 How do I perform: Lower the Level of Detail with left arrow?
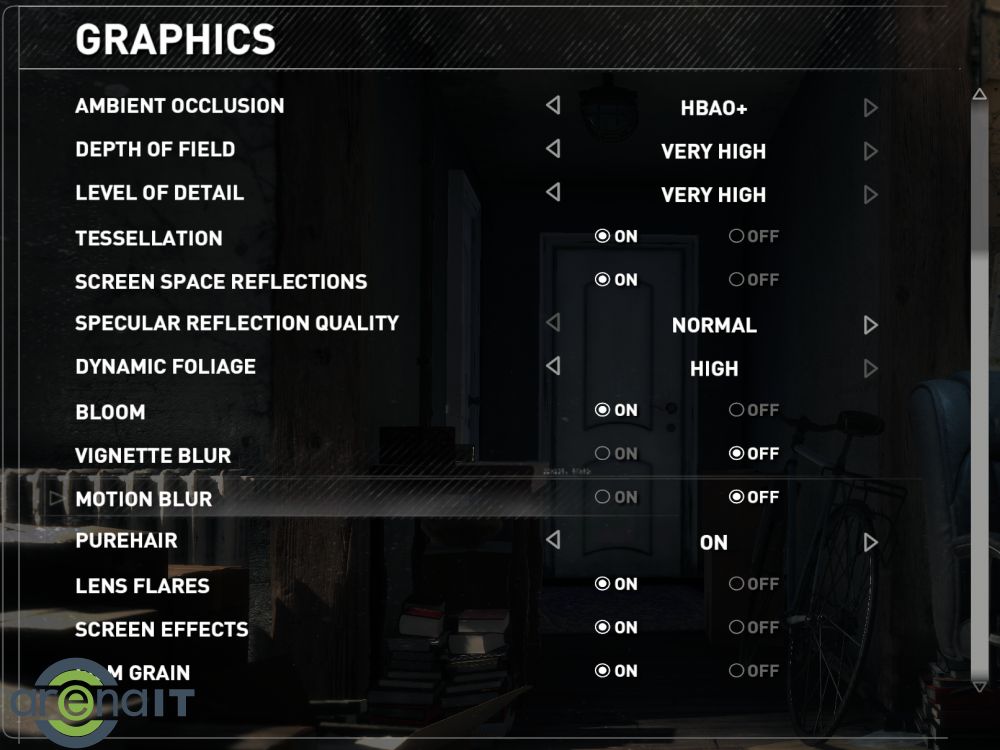point(553,192)
